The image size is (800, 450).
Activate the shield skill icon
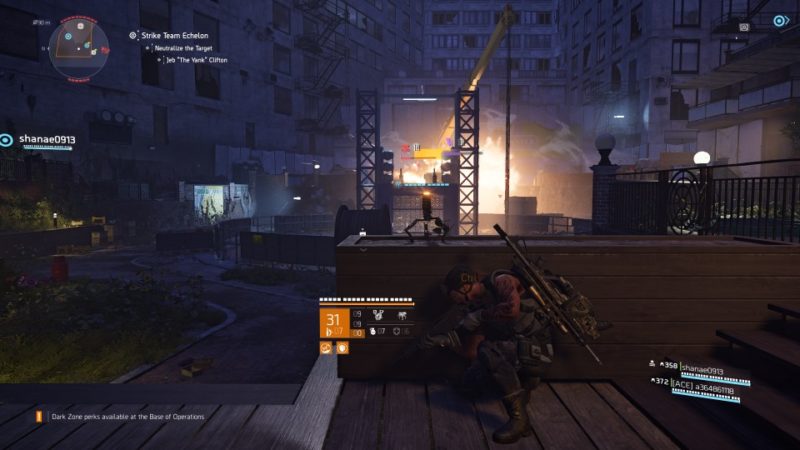coord(342,347)
